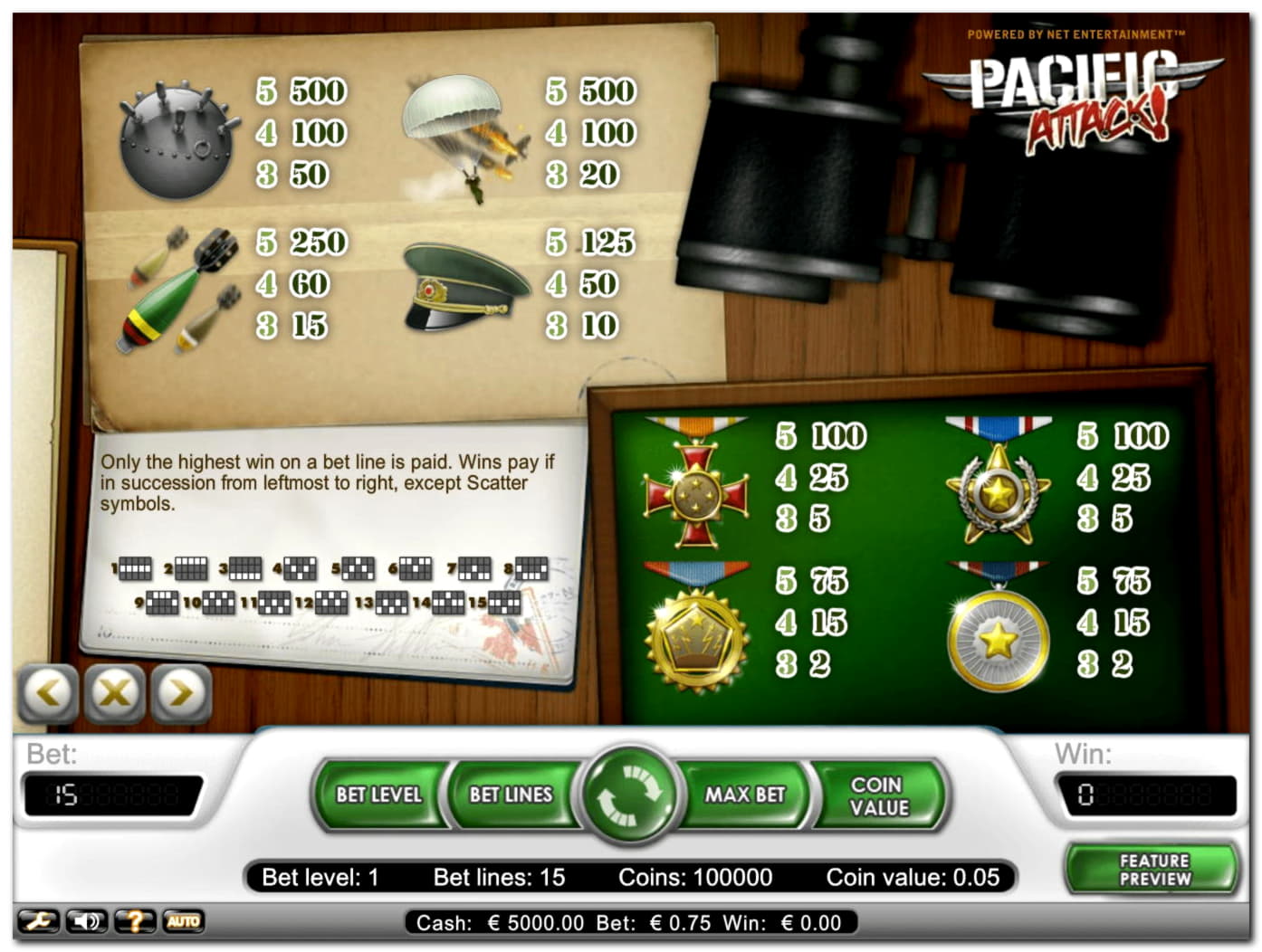Activate Auto play mode

183,922
